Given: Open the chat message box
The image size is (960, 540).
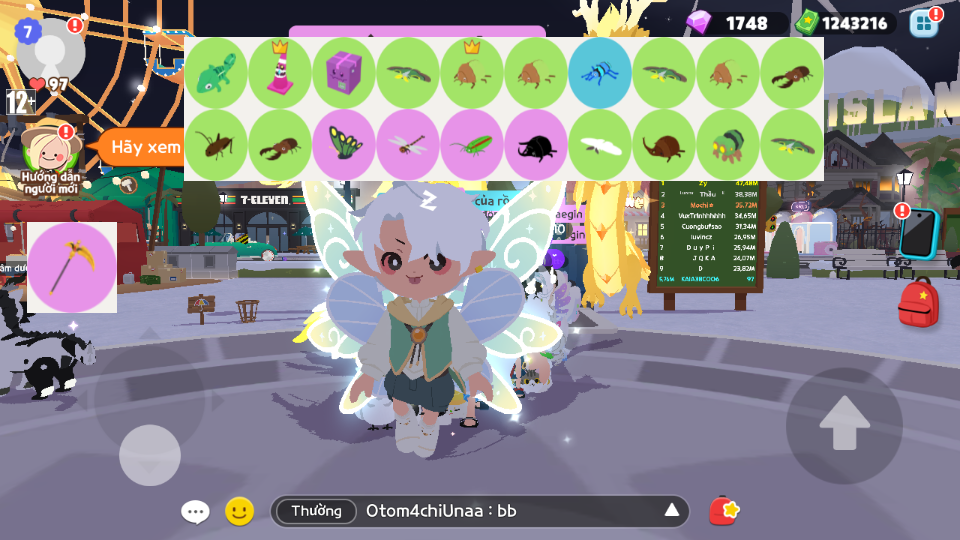Looking at the screenshot, I should pos(480,511).
